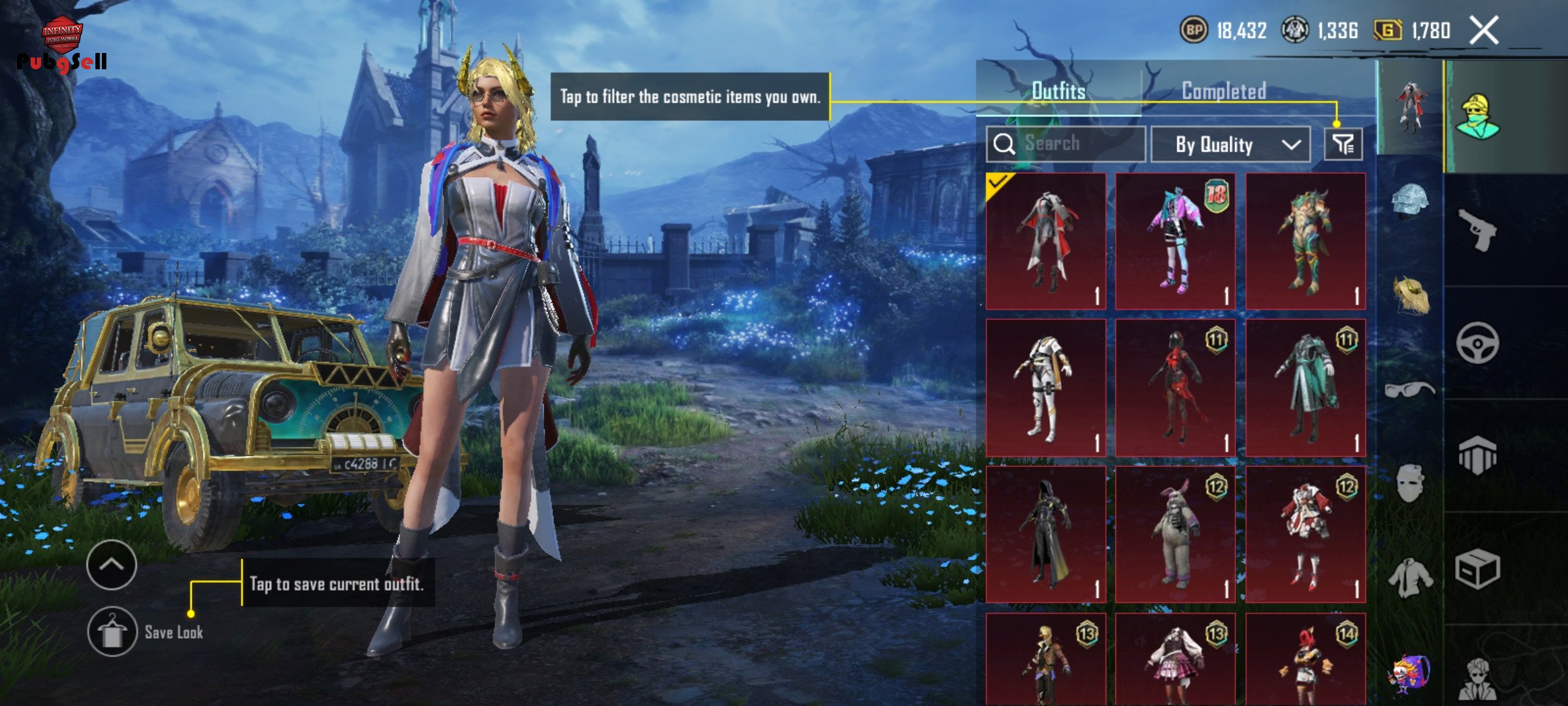Viewport: 1568px width, 706px height.
Task: Select the black hooded cloak outfit
Action: [1045, 535]
